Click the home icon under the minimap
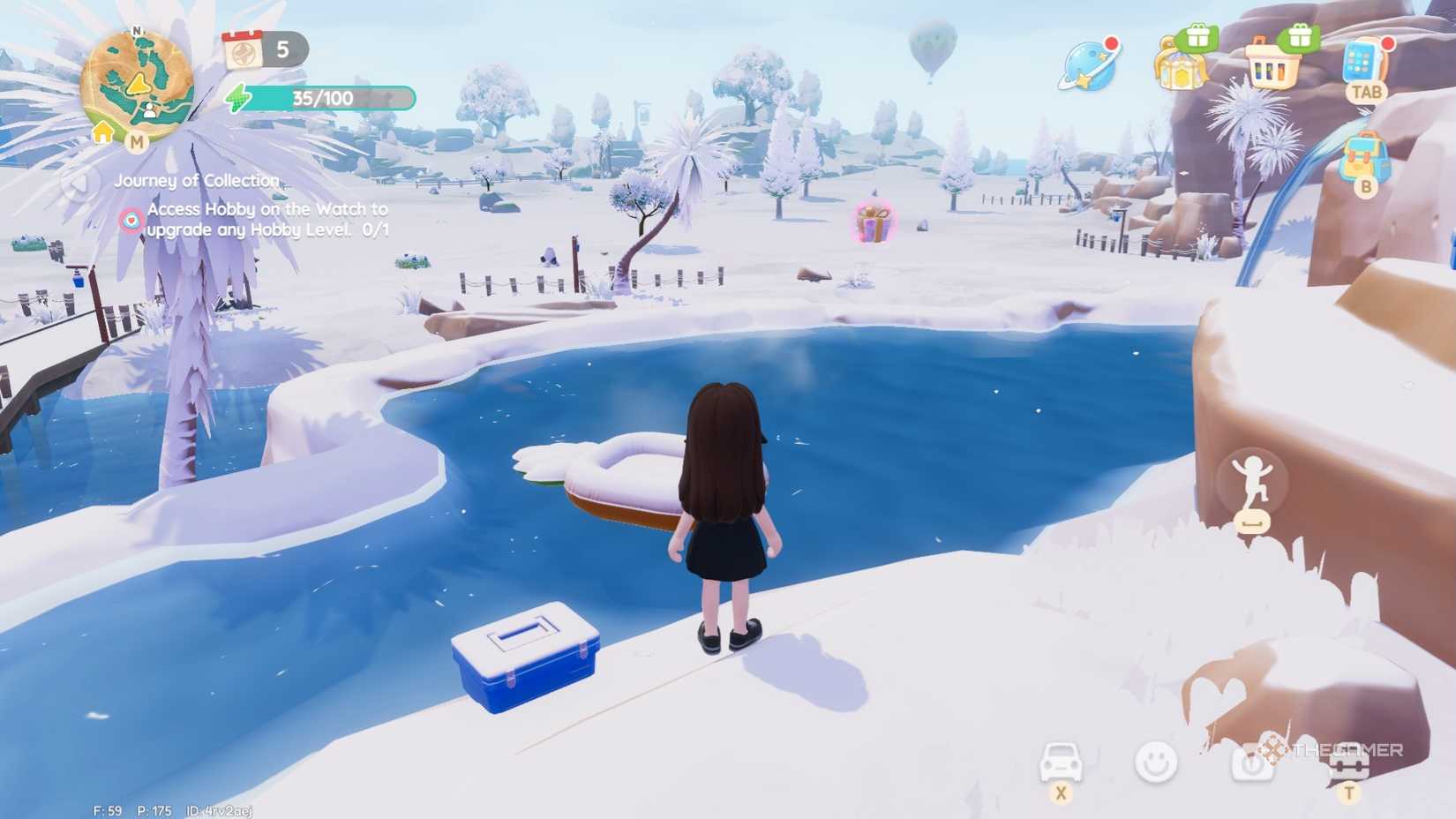Image resolution: width=1456 pixels, height=819 pixels. (103, 132)
